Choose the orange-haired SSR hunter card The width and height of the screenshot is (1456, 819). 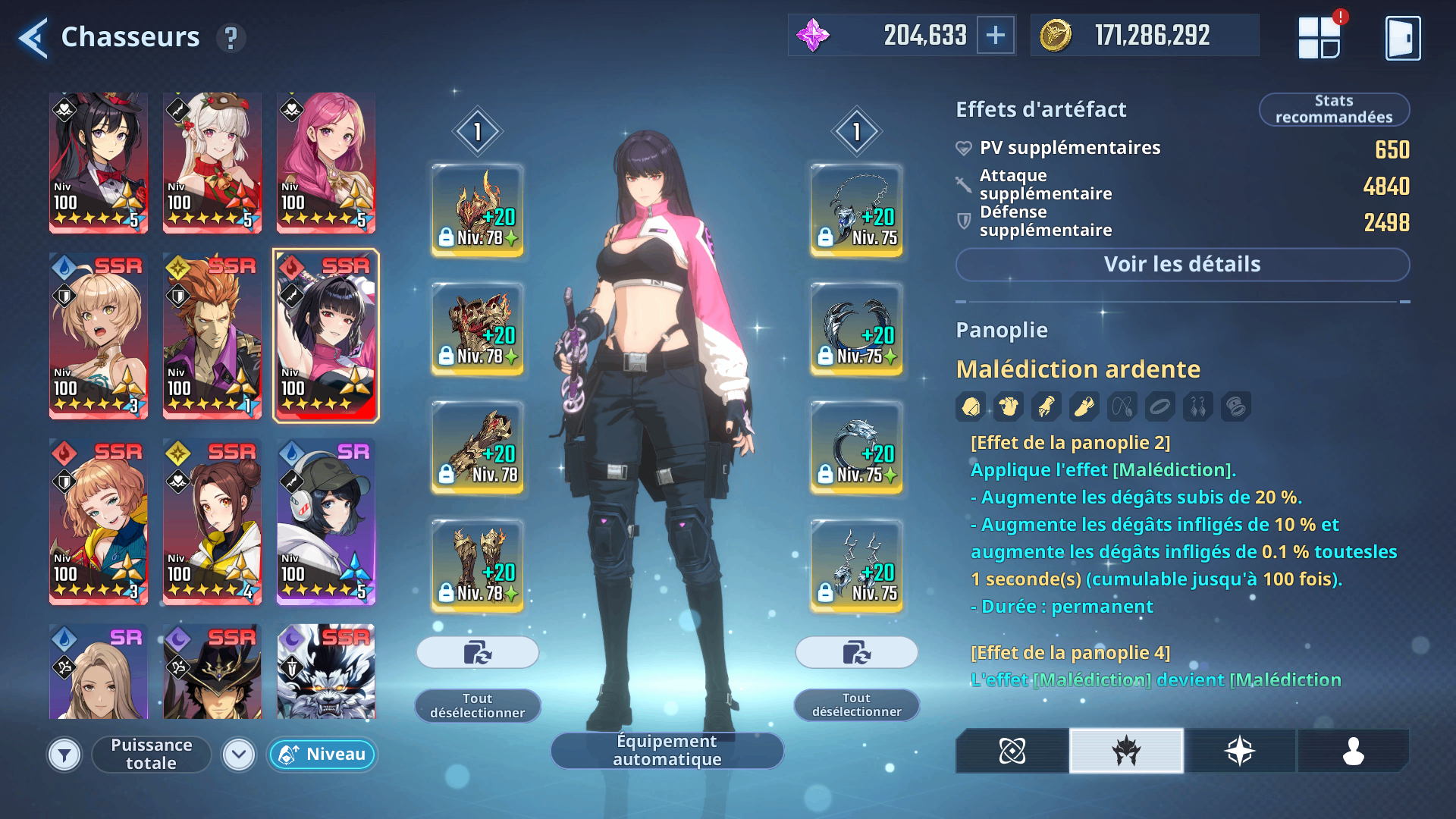tap(212, 335)
